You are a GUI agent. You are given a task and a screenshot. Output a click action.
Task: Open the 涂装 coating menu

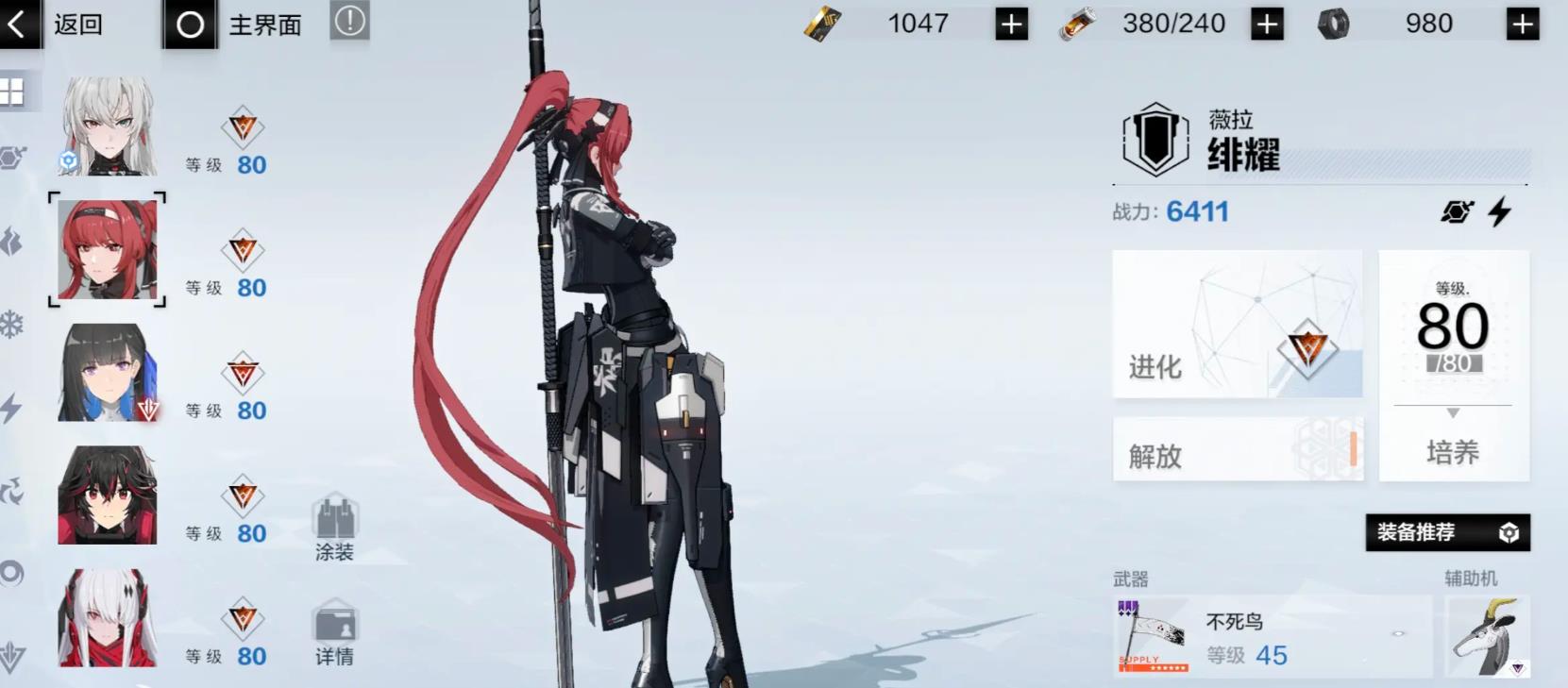tap(334, 529)
